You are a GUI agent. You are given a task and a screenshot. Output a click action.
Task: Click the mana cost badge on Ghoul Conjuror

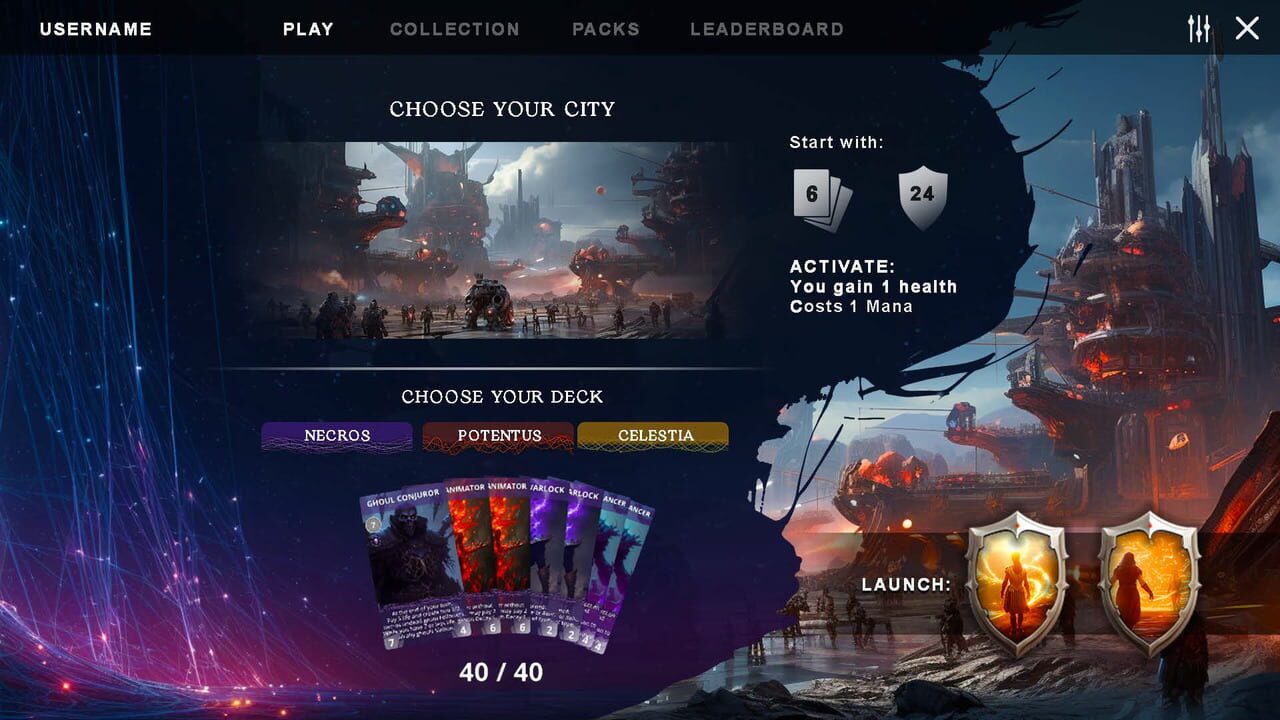tap(373, 525)
